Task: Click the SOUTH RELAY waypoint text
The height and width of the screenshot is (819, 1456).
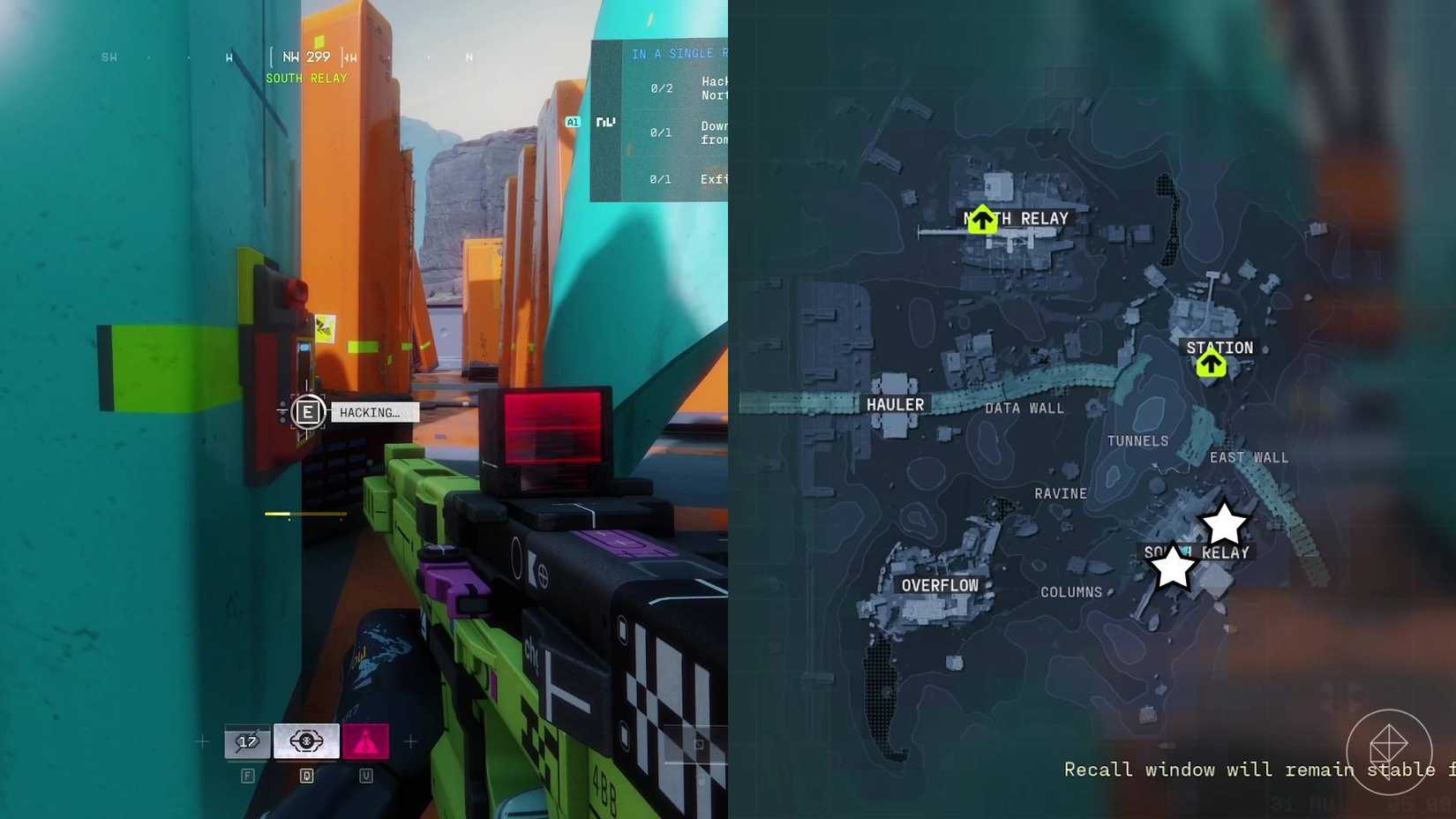Action: pos(306,78)
